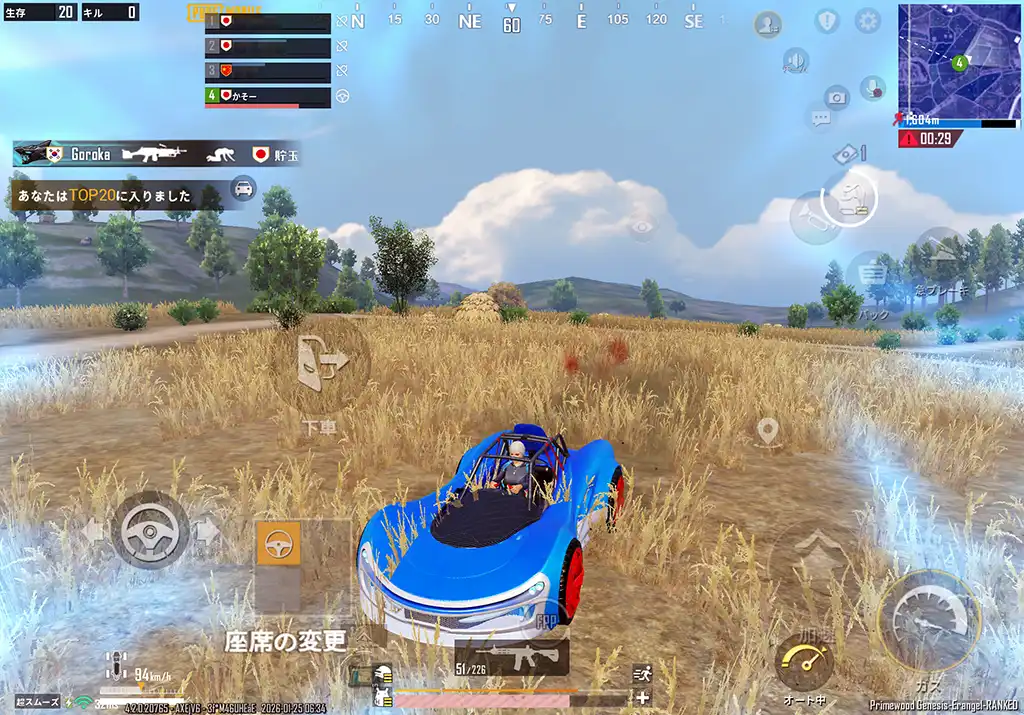
Task: Take a screenshot with the camera icon
Action: (836, 97)
